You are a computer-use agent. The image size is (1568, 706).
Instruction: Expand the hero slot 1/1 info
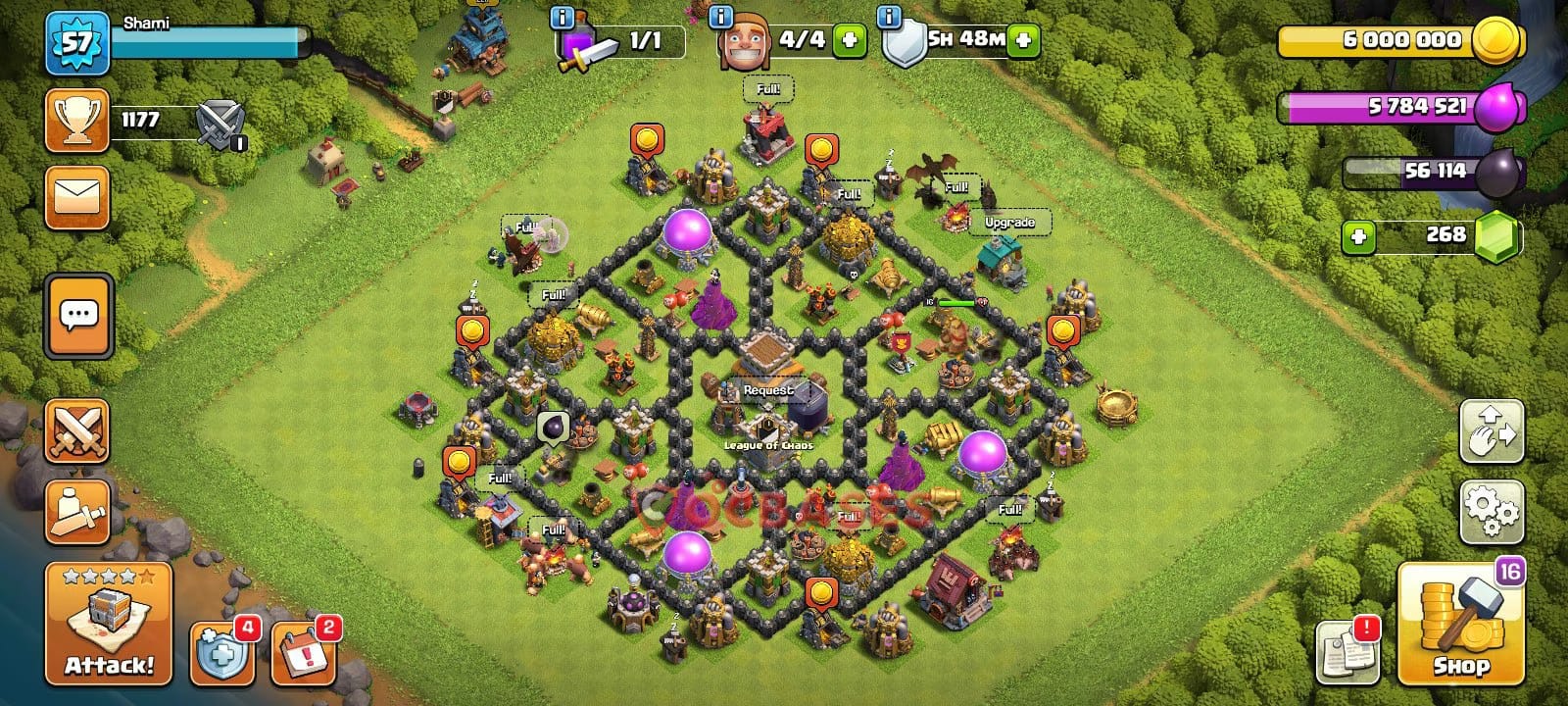[x=562, y=18]
